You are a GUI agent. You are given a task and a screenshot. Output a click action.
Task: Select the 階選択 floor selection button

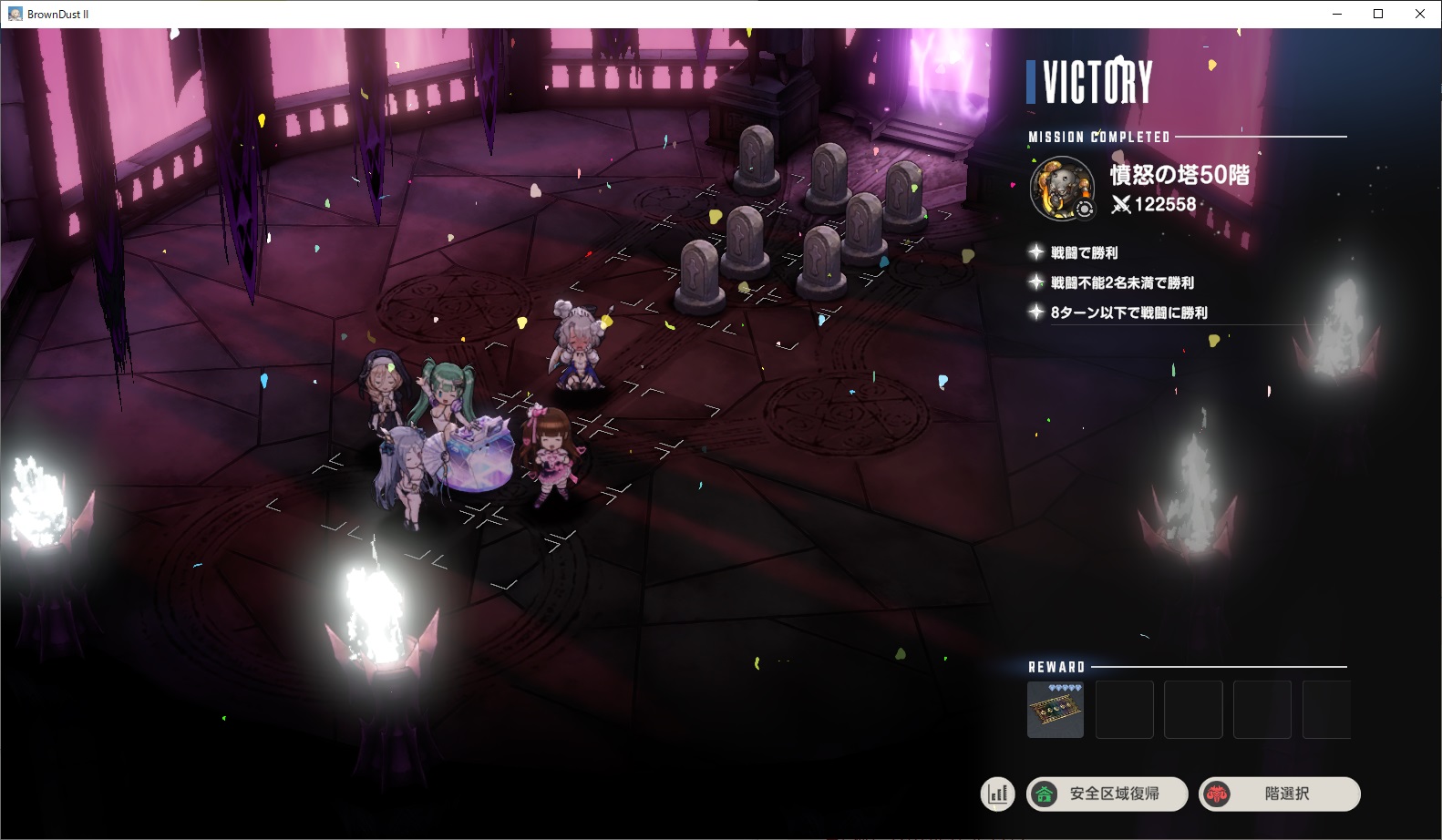pos(1280,794)
